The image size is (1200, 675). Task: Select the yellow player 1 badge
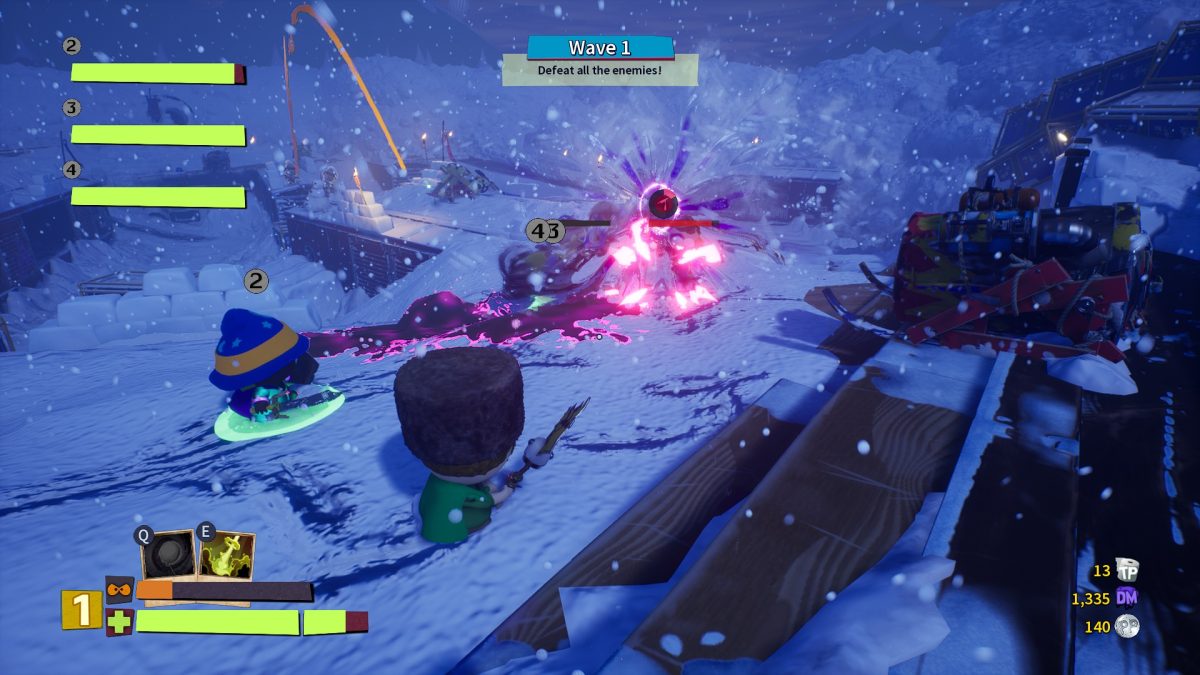tap(80, 609)
